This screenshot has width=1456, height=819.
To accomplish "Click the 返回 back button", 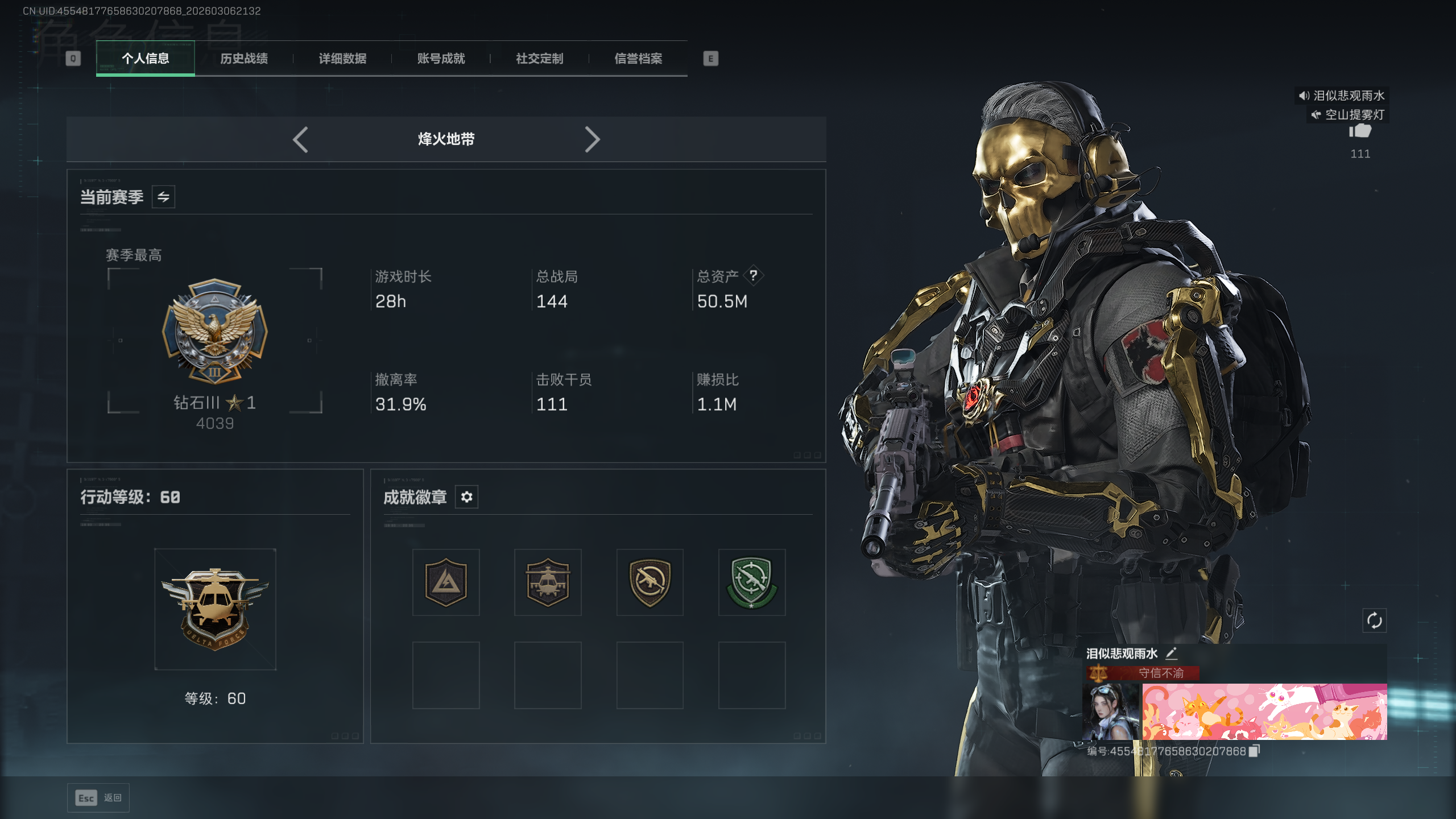I will click(x=98, y=798).
